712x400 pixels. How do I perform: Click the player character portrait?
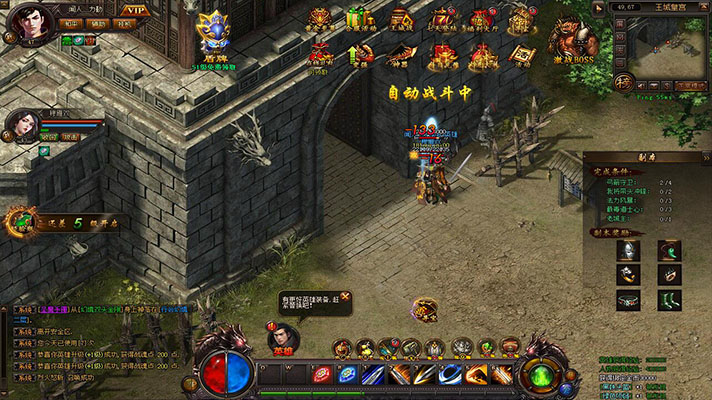[30, 22]
